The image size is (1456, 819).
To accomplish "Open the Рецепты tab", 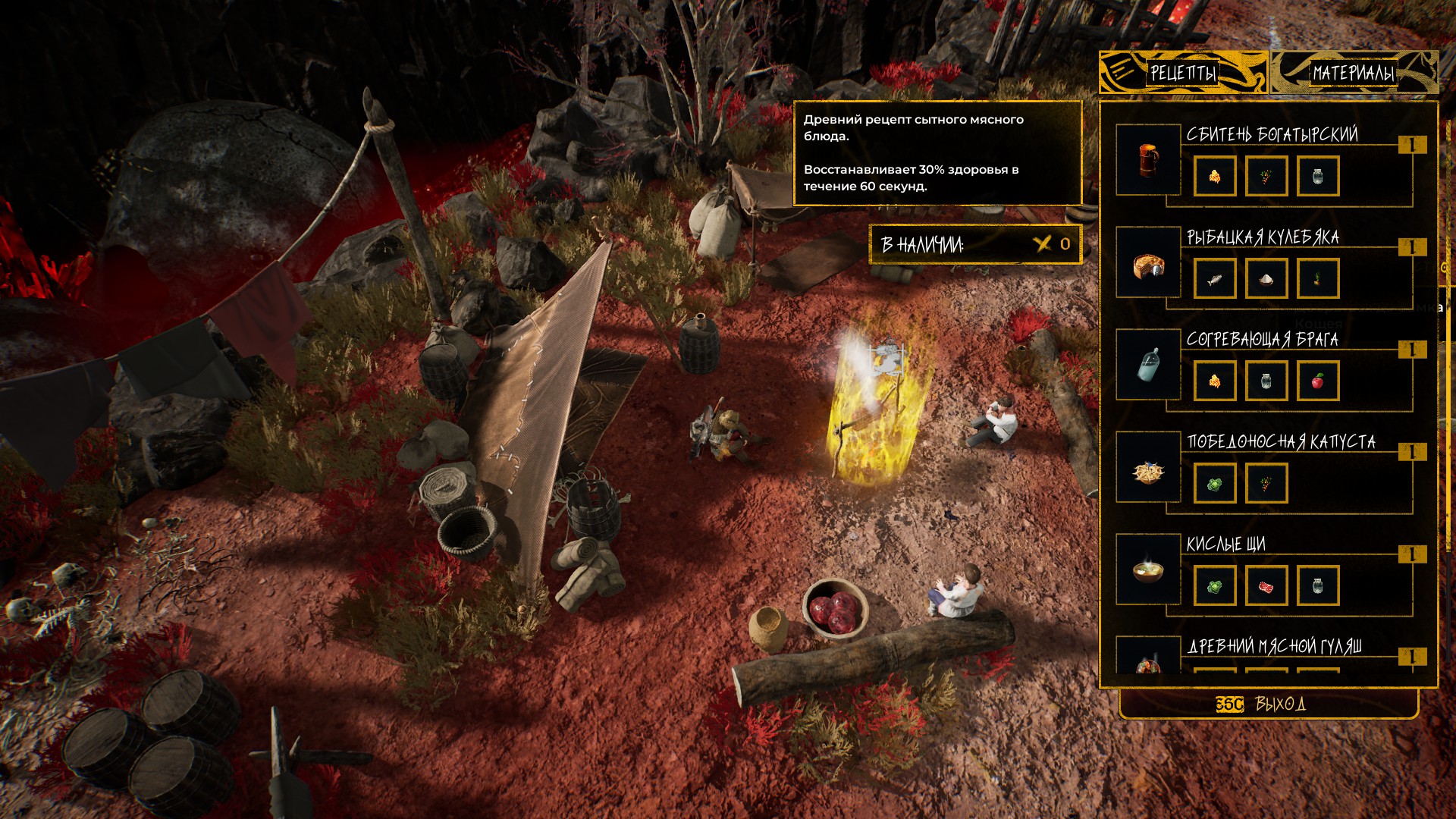I will (1183, 73).
